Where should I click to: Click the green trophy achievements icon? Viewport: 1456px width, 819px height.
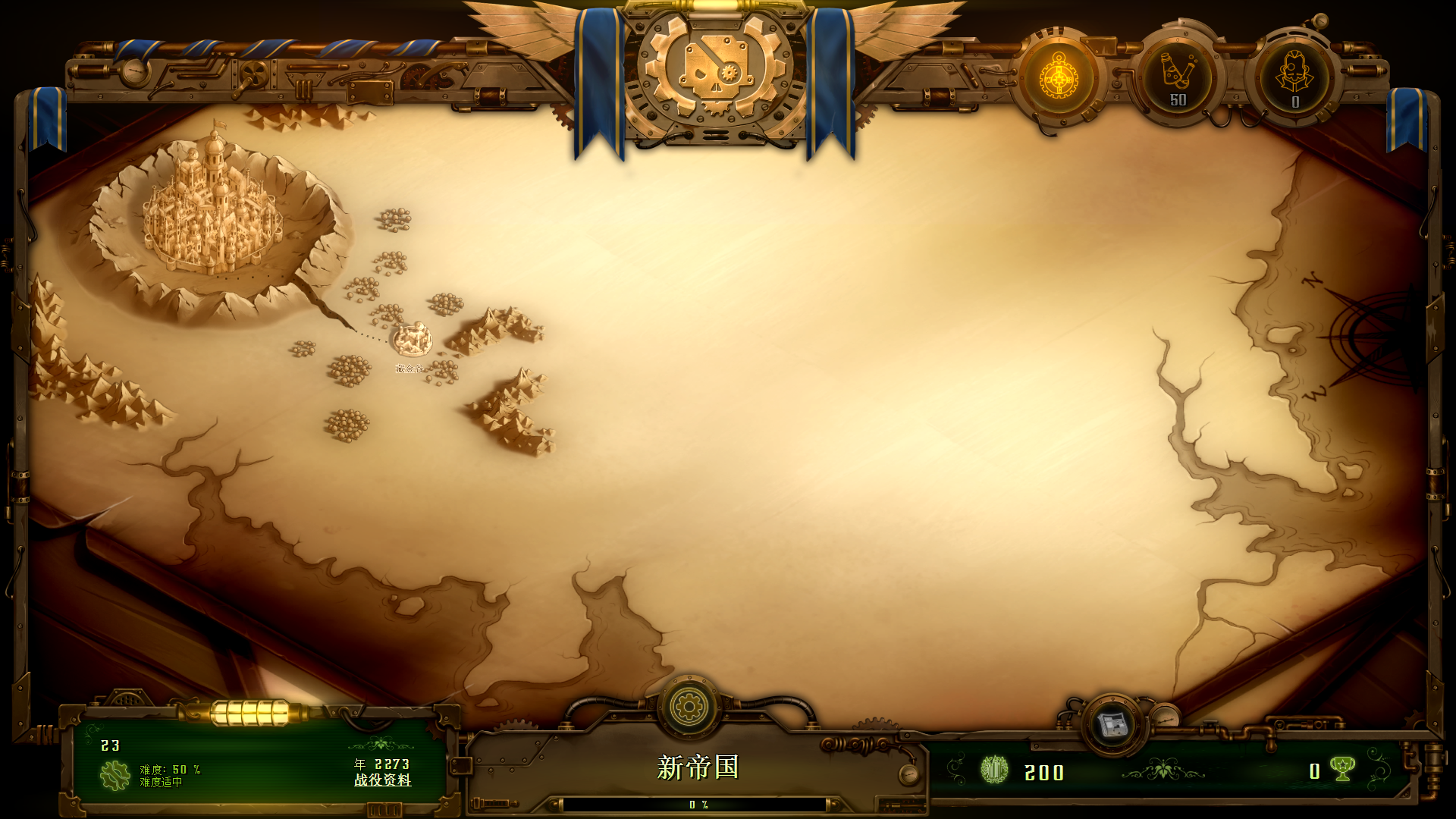[1343, 770]
